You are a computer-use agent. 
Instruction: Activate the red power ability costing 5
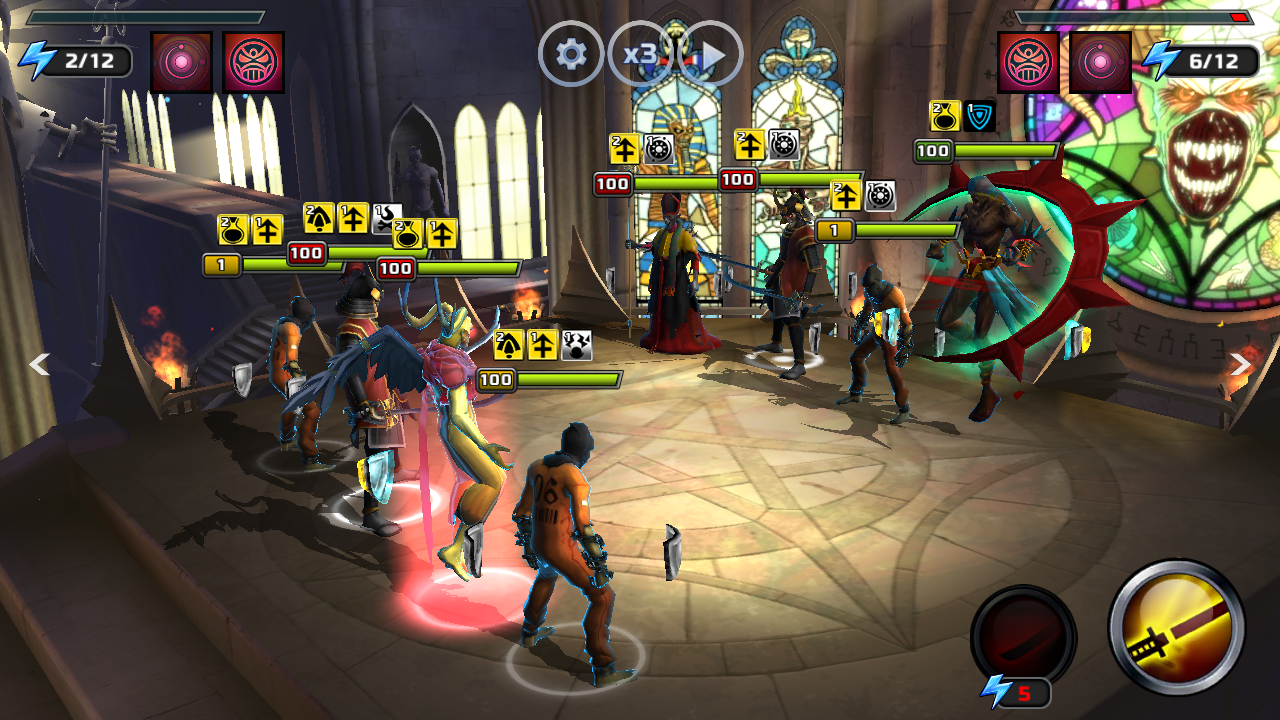pyautogui.click(x=1023, y=636)
